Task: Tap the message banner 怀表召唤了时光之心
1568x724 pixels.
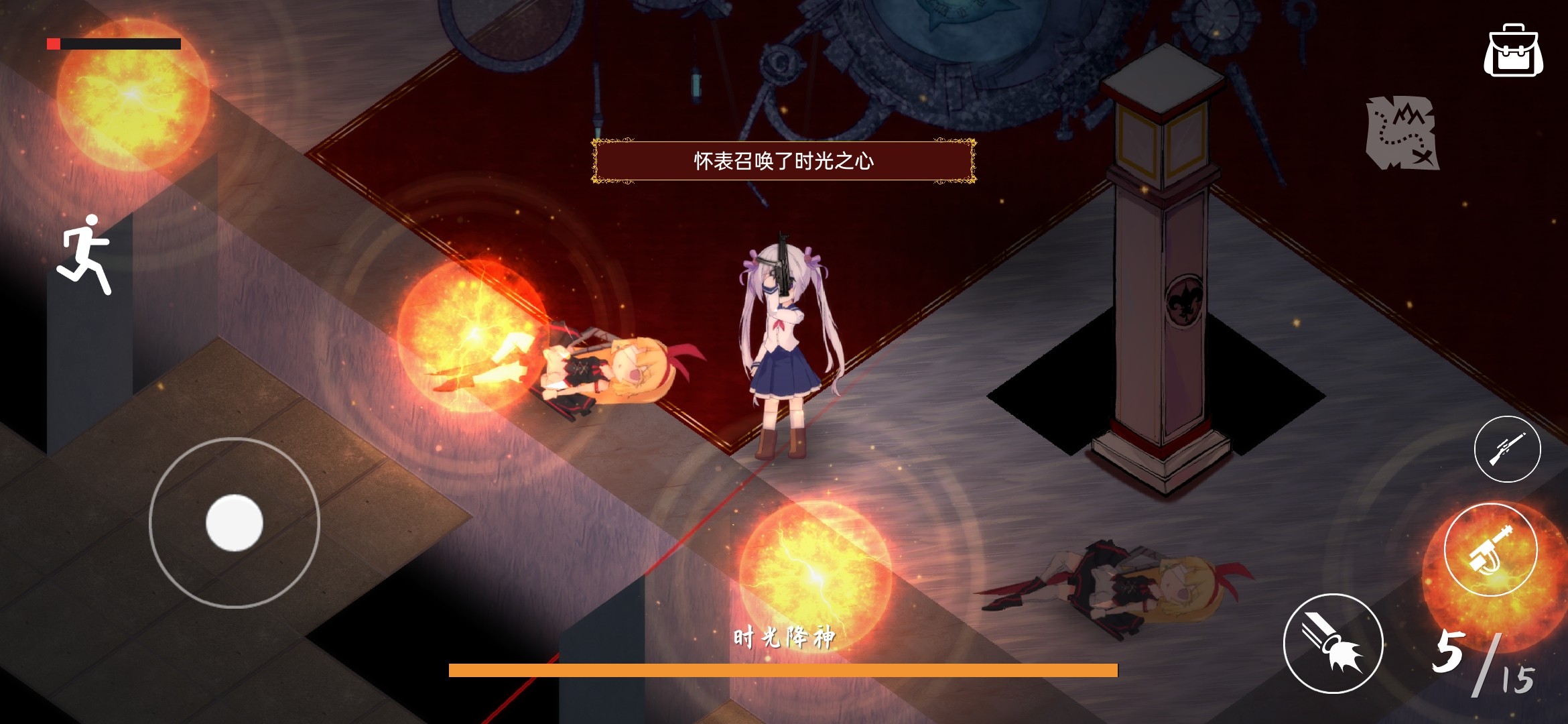Action: pyautogui.click(x=785, y=161)
